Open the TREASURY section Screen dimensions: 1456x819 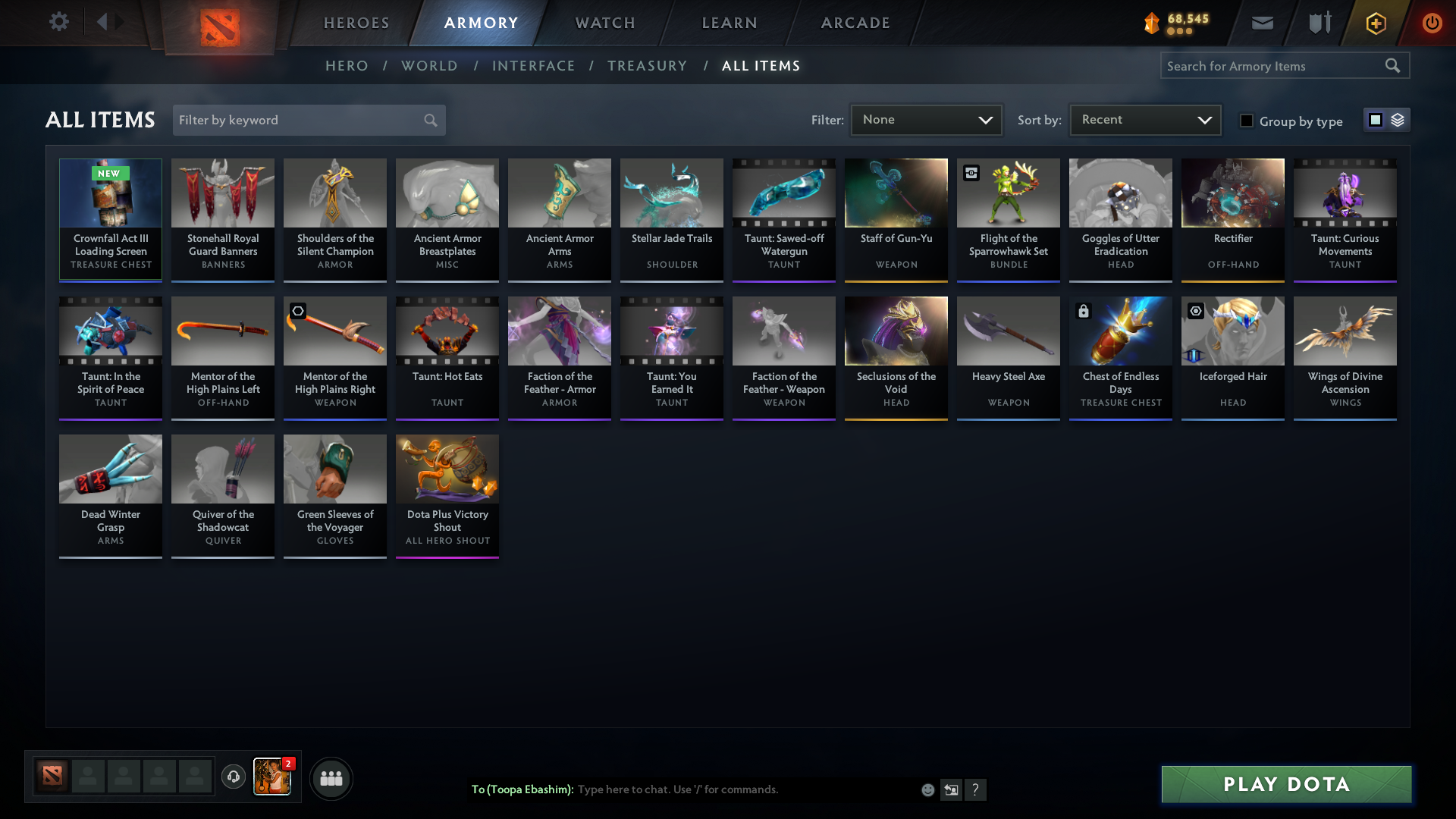647,66
